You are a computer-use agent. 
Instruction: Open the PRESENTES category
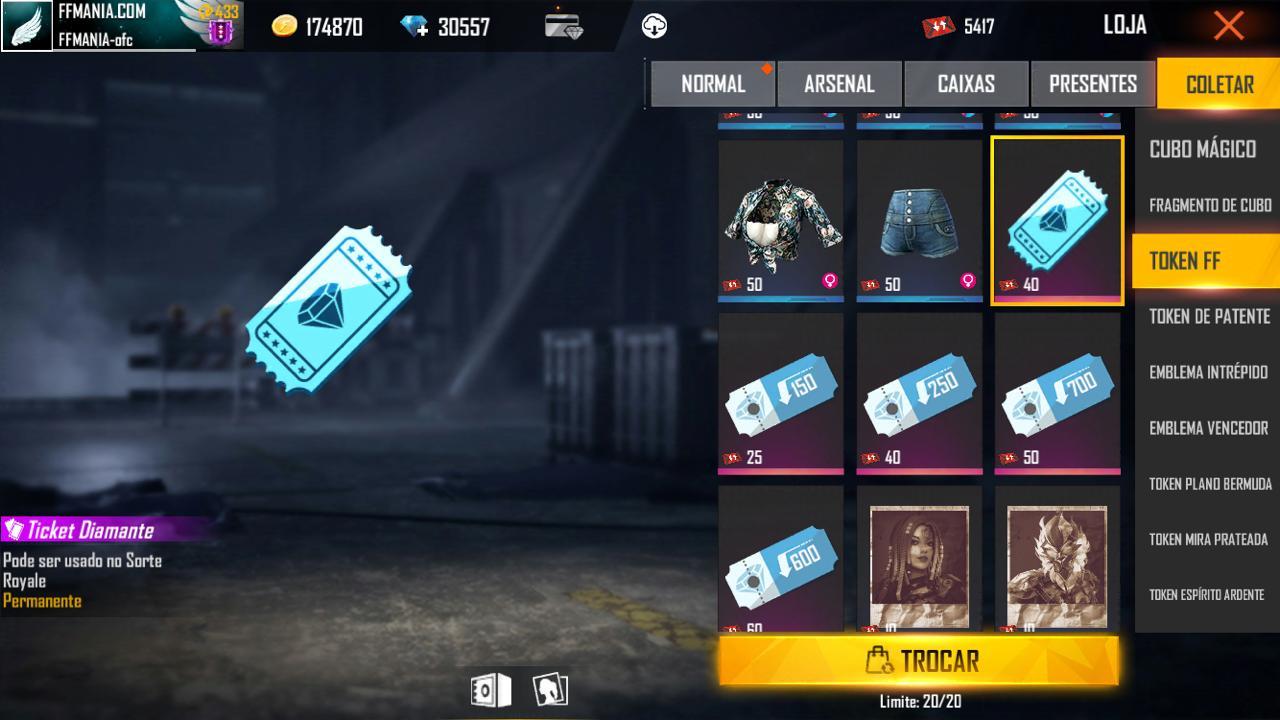click(1092, 84)
